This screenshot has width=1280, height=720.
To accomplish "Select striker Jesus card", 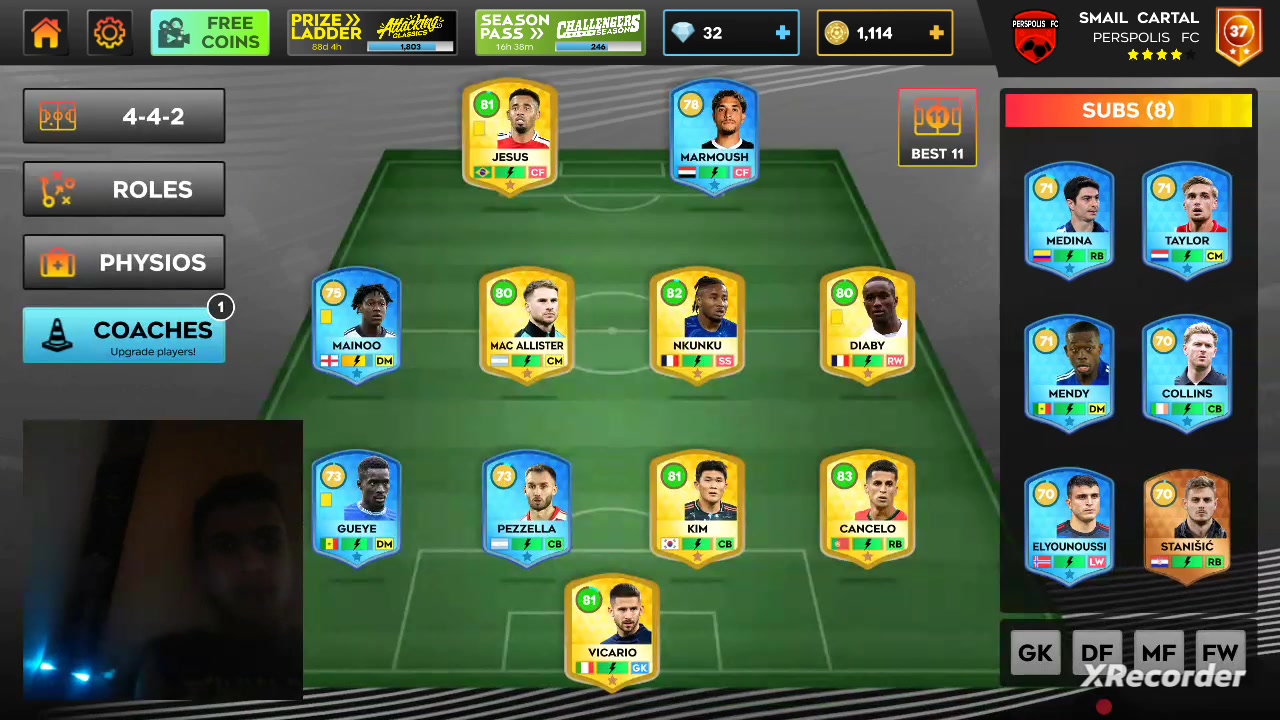I will coord(510,137).
